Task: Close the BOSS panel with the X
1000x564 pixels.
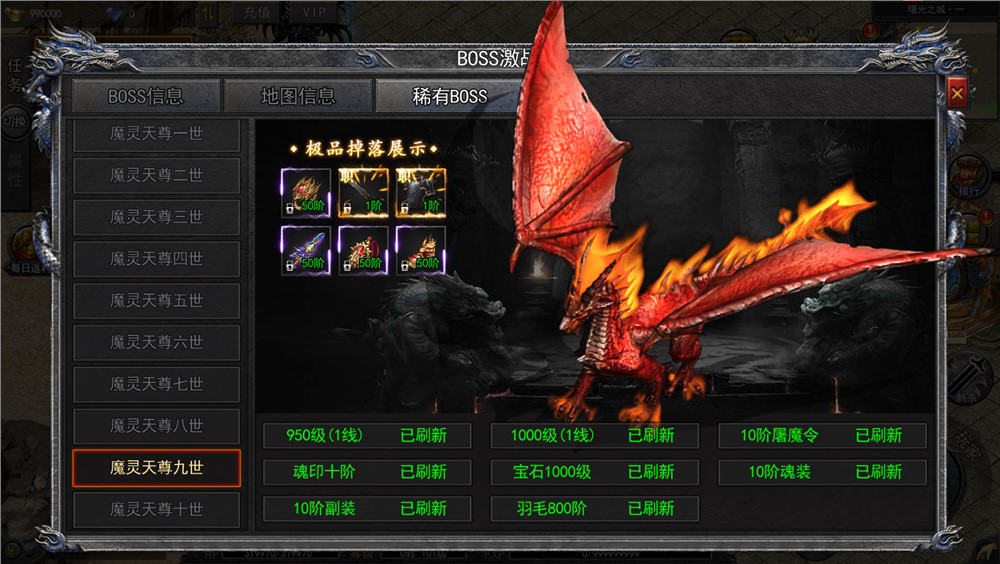Action: pos(957,93)
